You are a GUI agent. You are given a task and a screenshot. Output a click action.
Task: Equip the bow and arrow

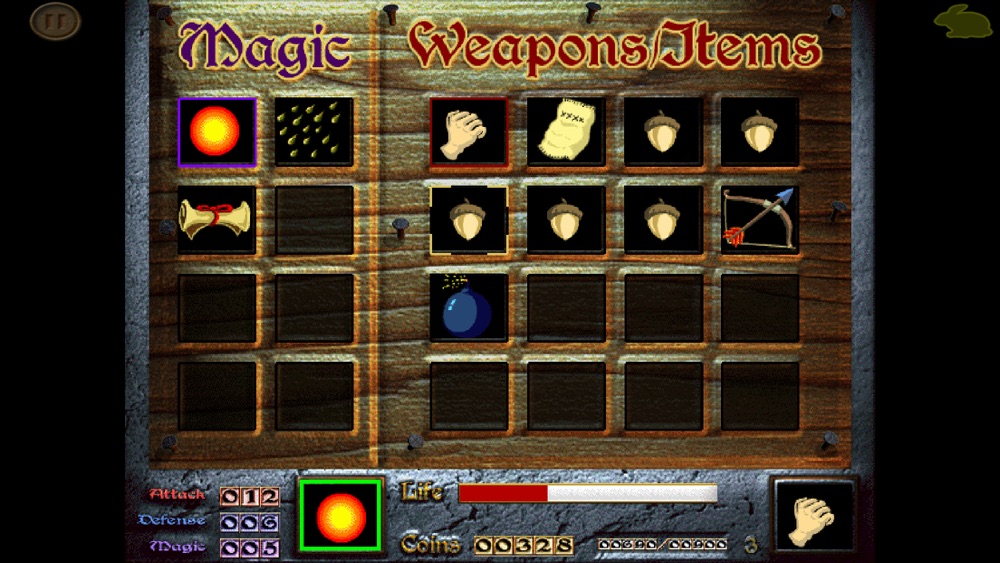pyautogui.click(x=760, y=219)
